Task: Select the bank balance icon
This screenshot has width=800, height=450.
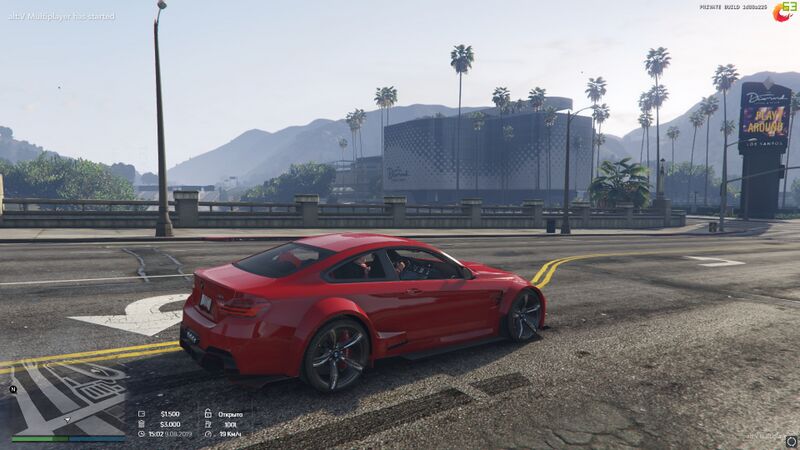Action: pos(141,424)
